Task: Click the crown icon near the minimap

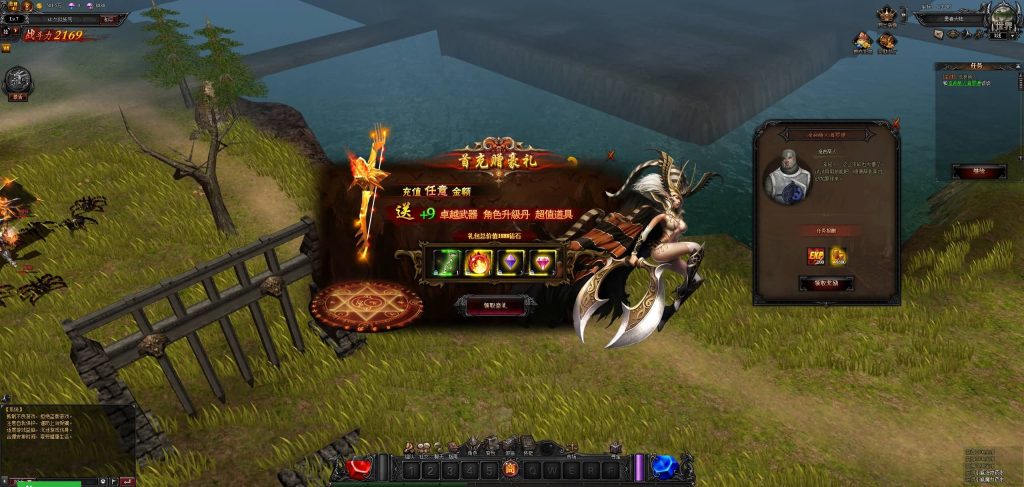Action: pos(886,14)
